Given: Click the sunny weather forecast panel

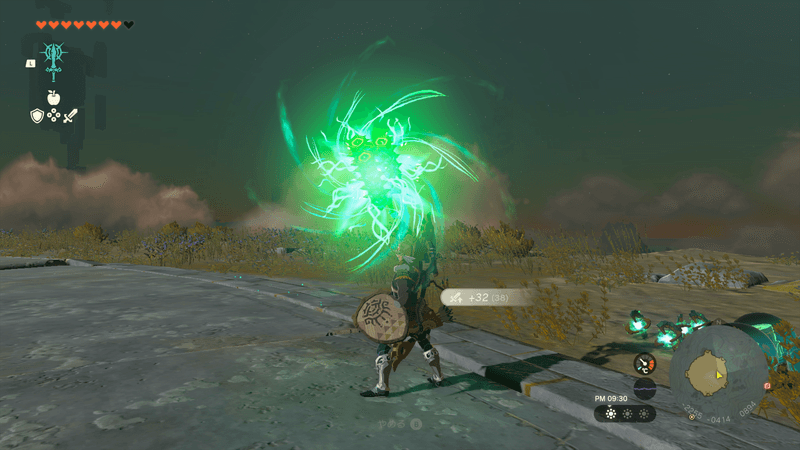Looking at the screenshot, I should [625, 413].
